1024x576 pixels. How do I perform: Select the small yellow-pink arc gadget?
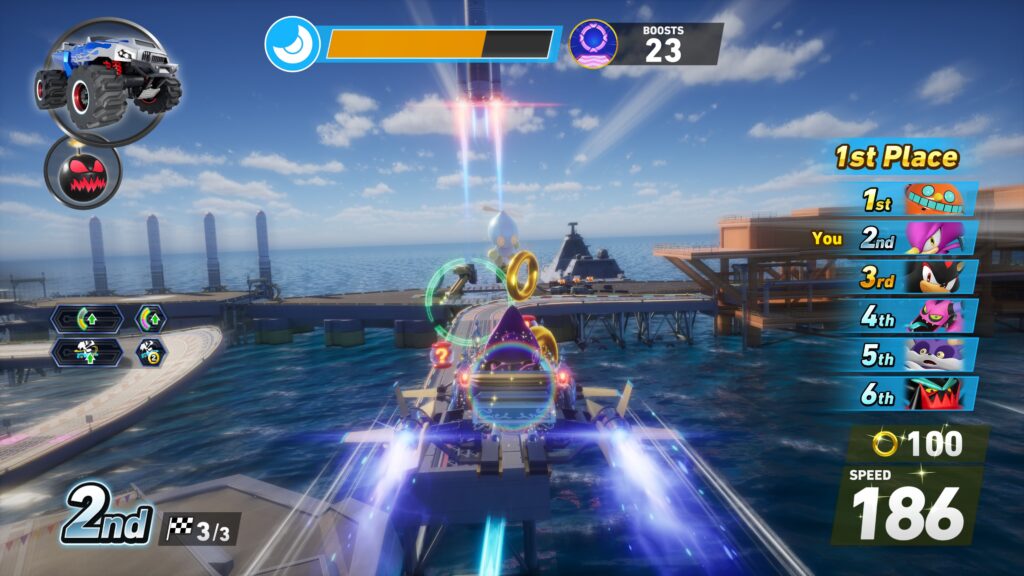click(151, 319)
